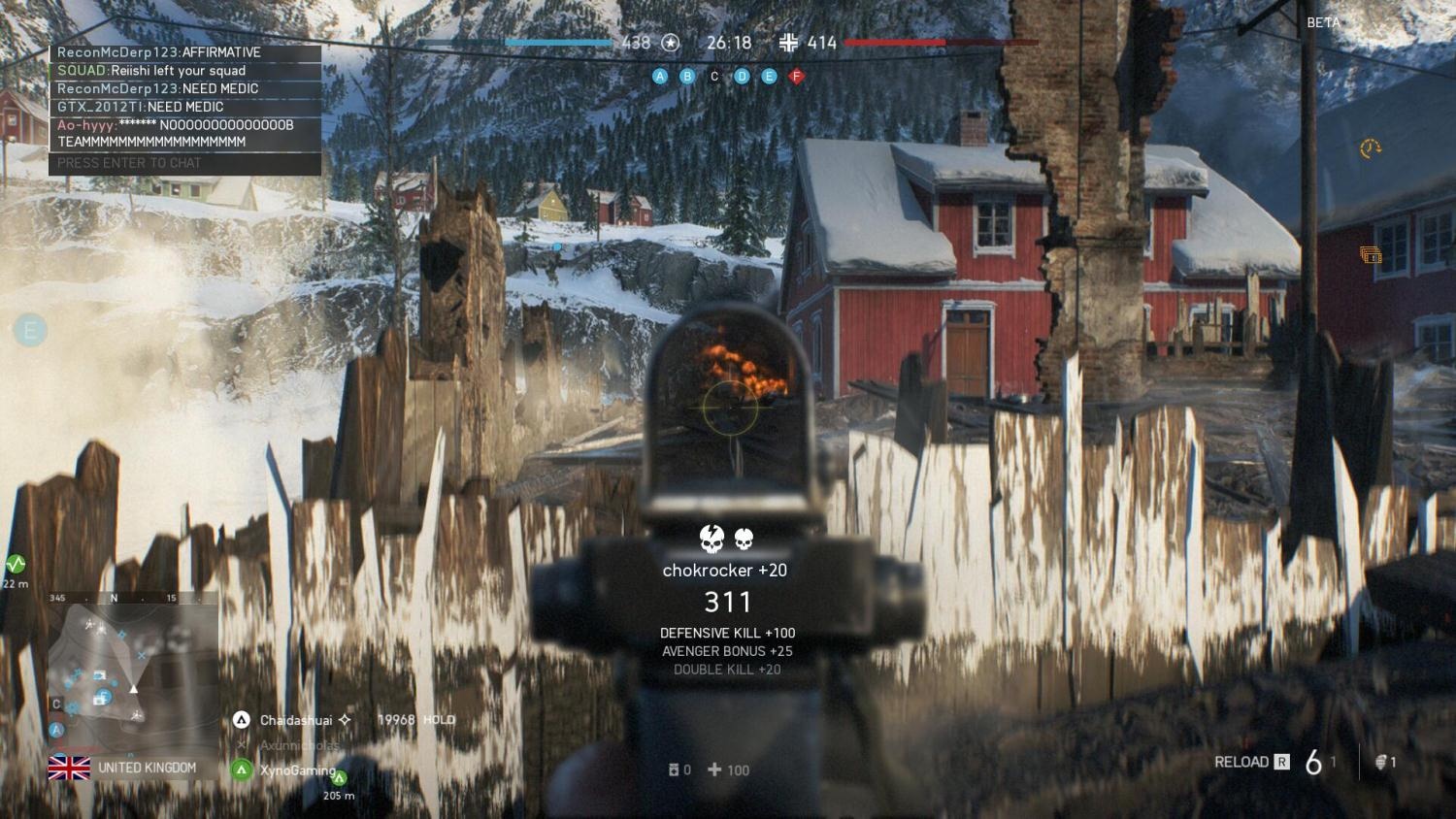Select squad member XynoGaming
This screenshot has width=1456, height=819.
(x=296, y=770)
